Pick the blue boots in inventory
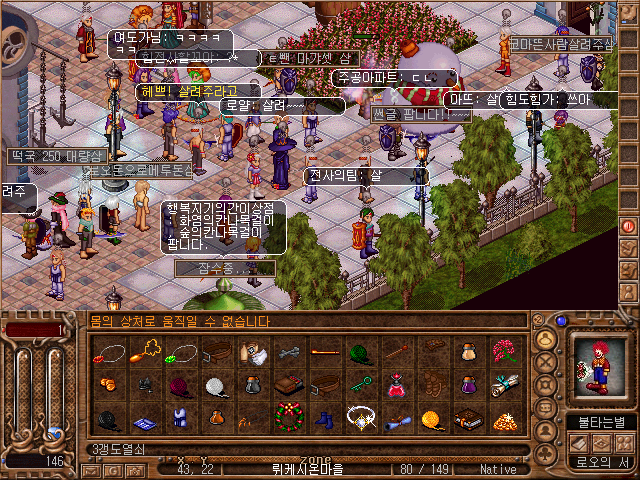Screen dimensions: 640x480 click(x=324, y=416)
